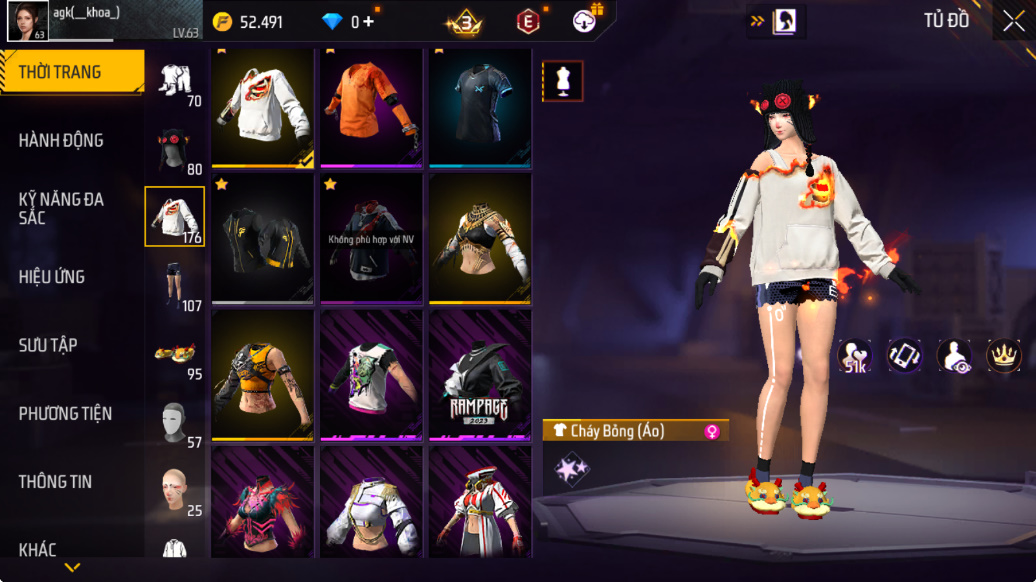Go to Phương Tiện tab

(65, 413)
